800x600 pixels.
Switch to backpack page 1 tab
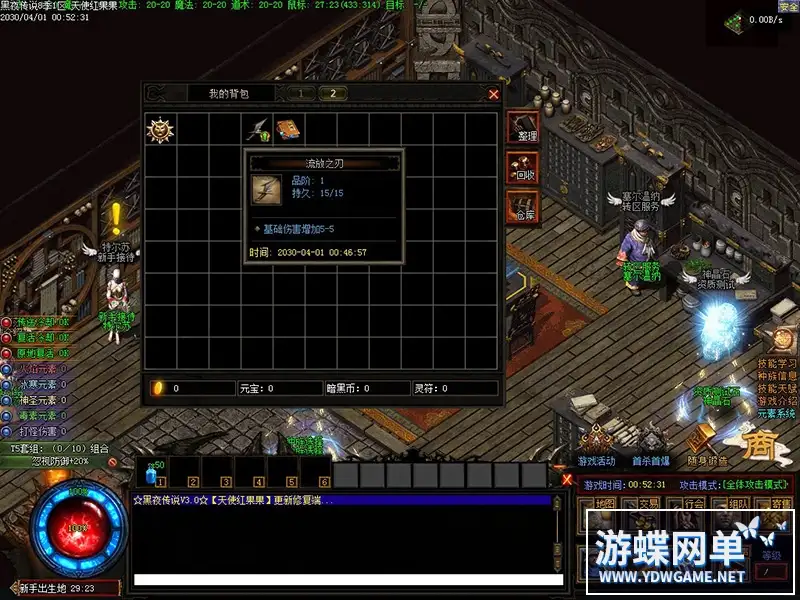click(300, 93)
